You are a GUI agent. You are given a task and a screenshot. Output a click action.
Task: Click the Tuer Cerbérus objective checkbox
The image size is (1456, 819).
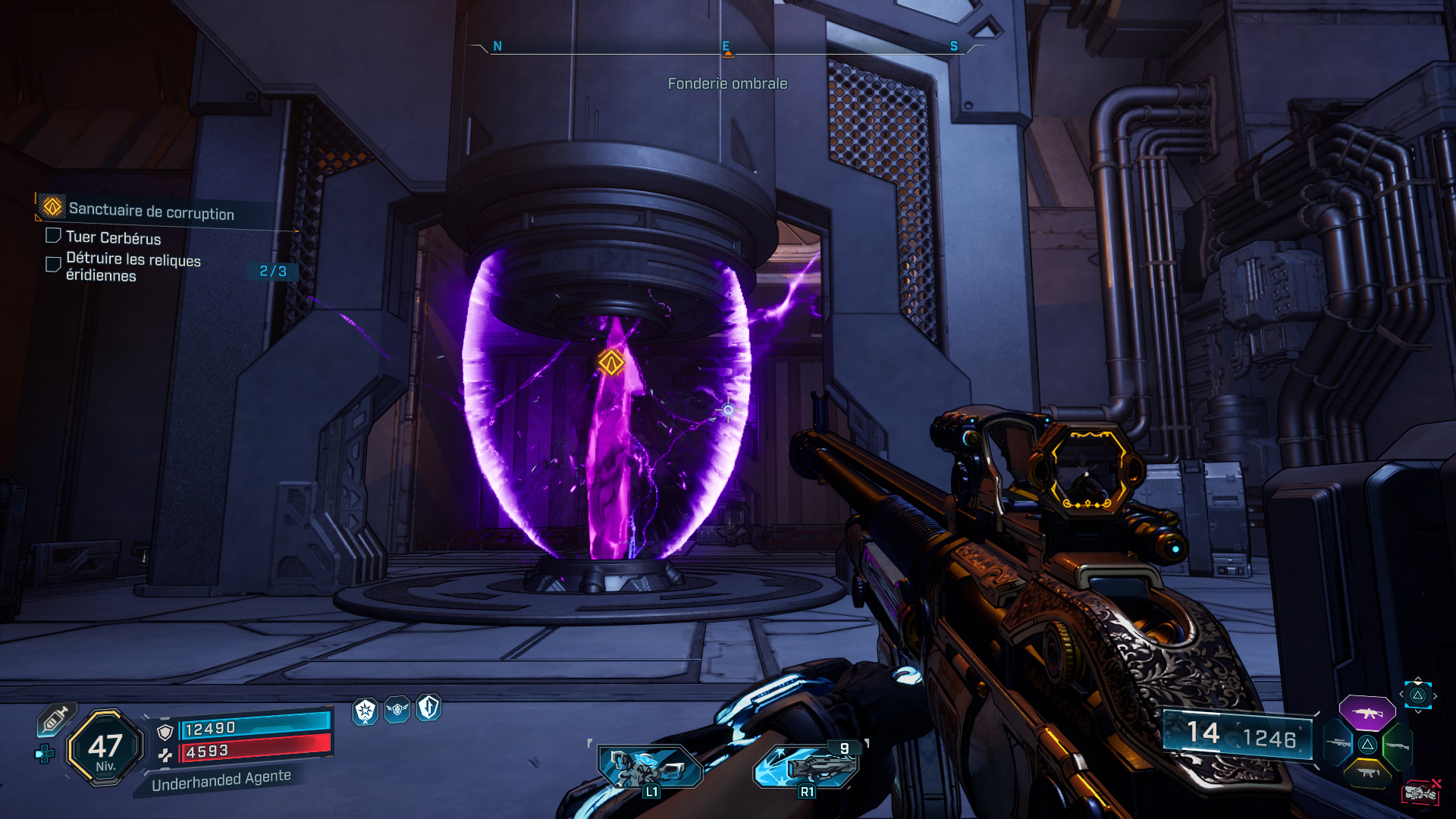[53, 236]
